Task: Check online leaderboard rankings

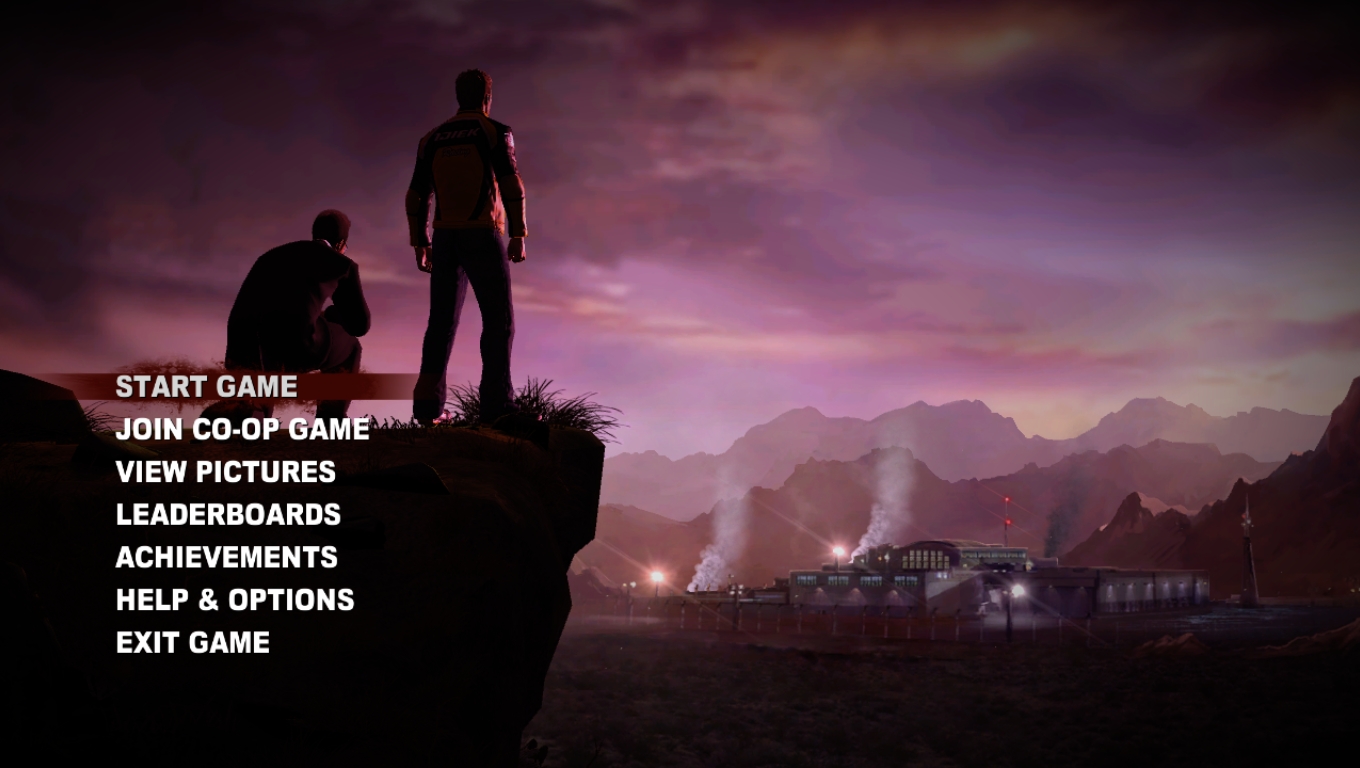Action: click(228, 515)
